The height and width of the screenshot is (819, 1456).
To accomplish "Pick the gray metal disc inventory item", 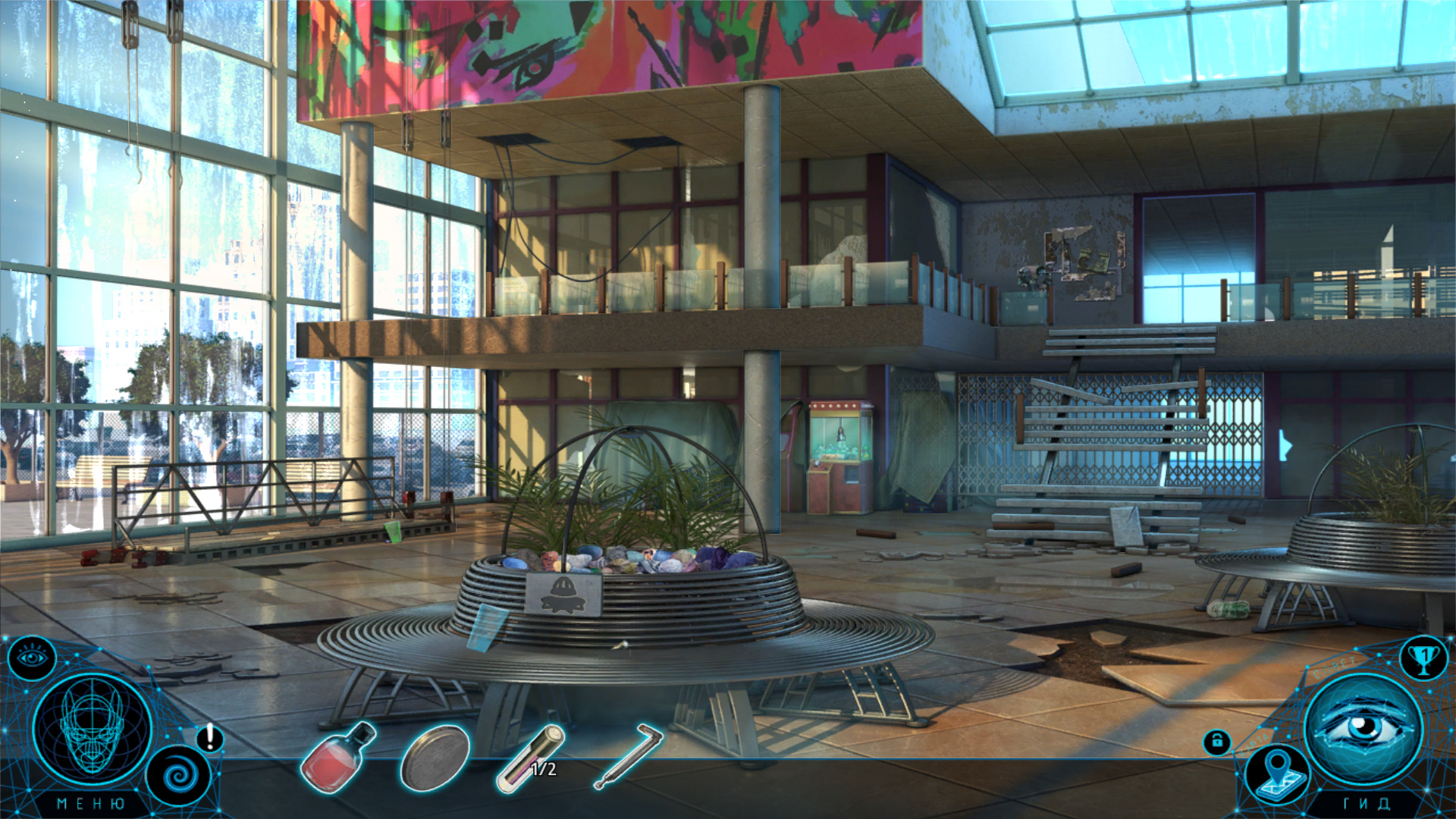I will [x=435, y=757].
